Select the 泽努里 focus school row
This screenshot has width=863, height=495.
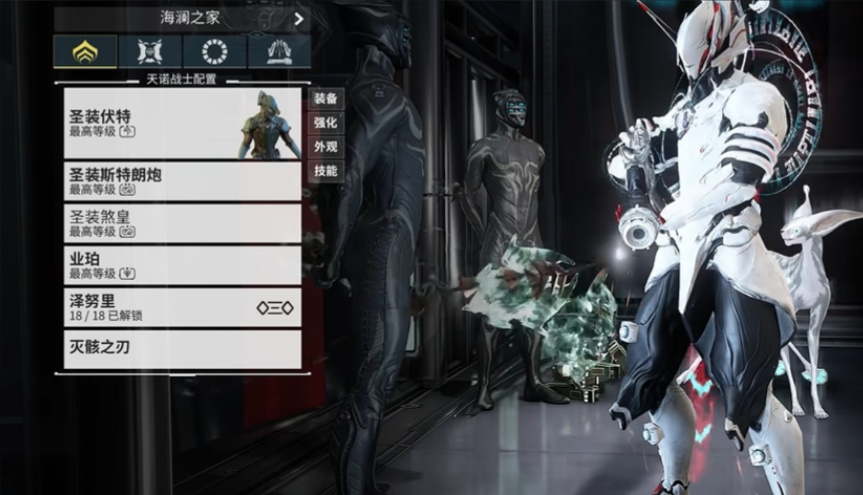click(182, 307)
